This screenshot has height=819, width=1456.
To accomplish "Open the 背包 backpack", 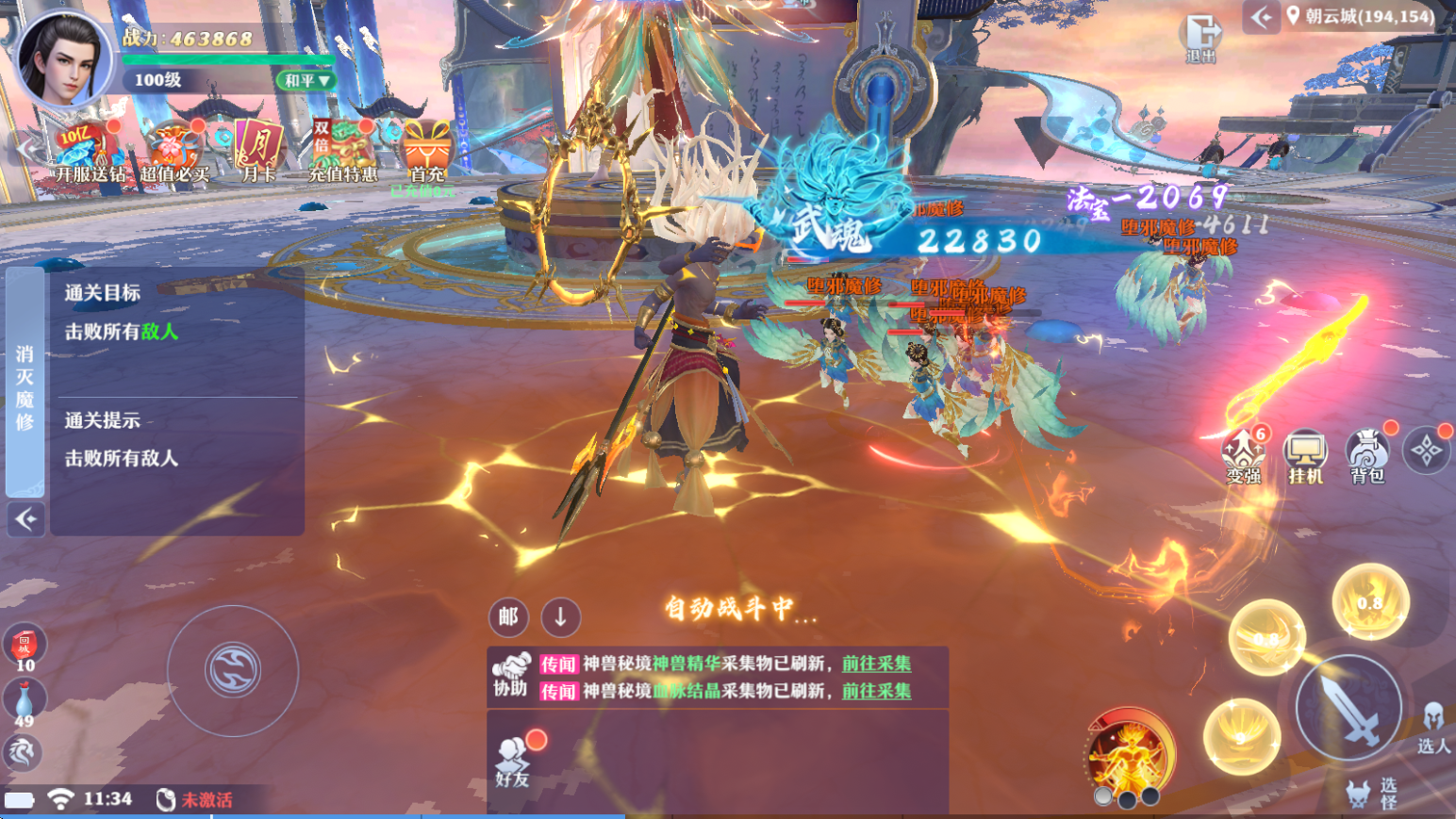I will (1367, 455).
